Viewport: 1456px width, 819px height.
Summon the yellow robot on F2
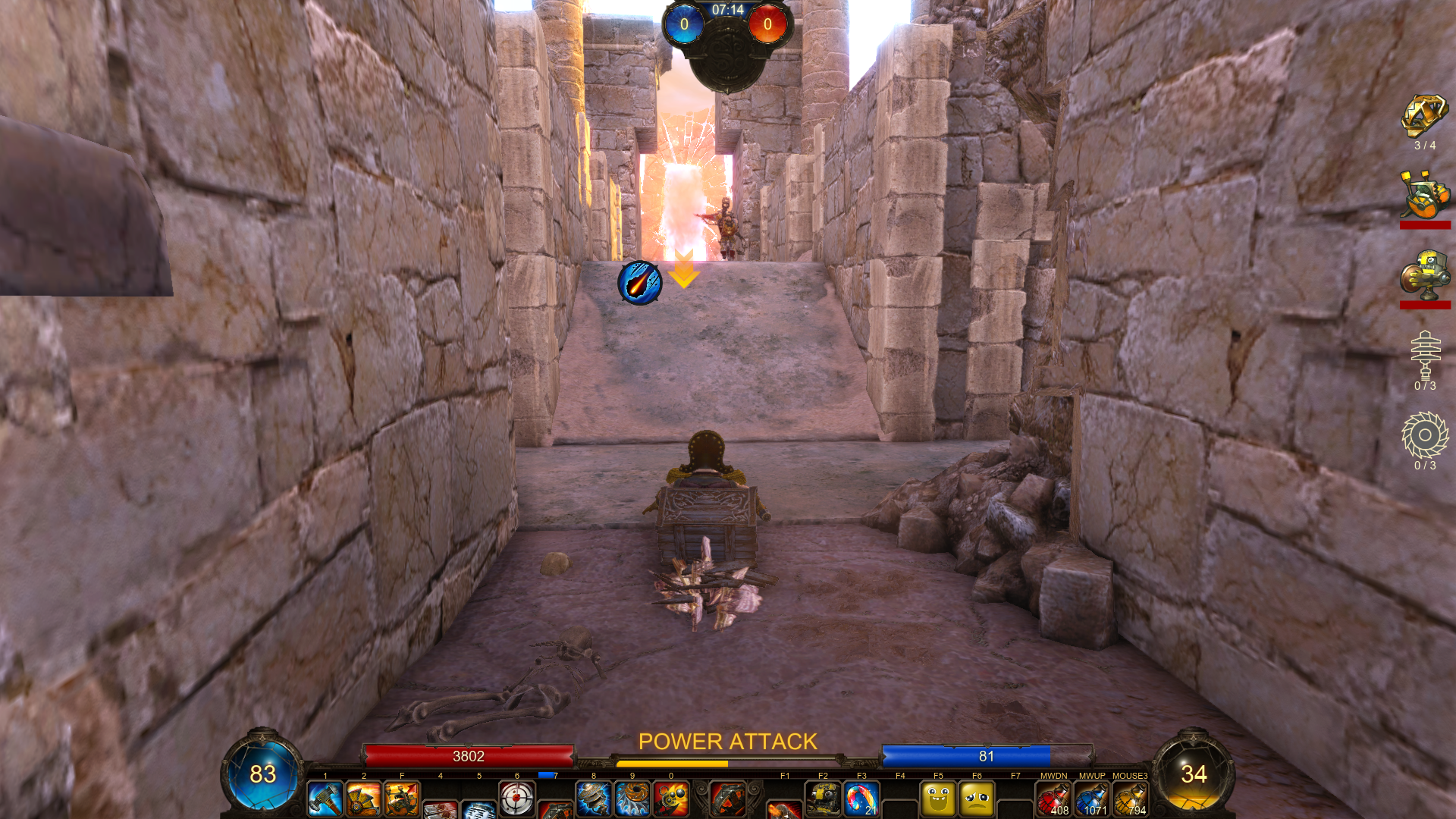823,799
